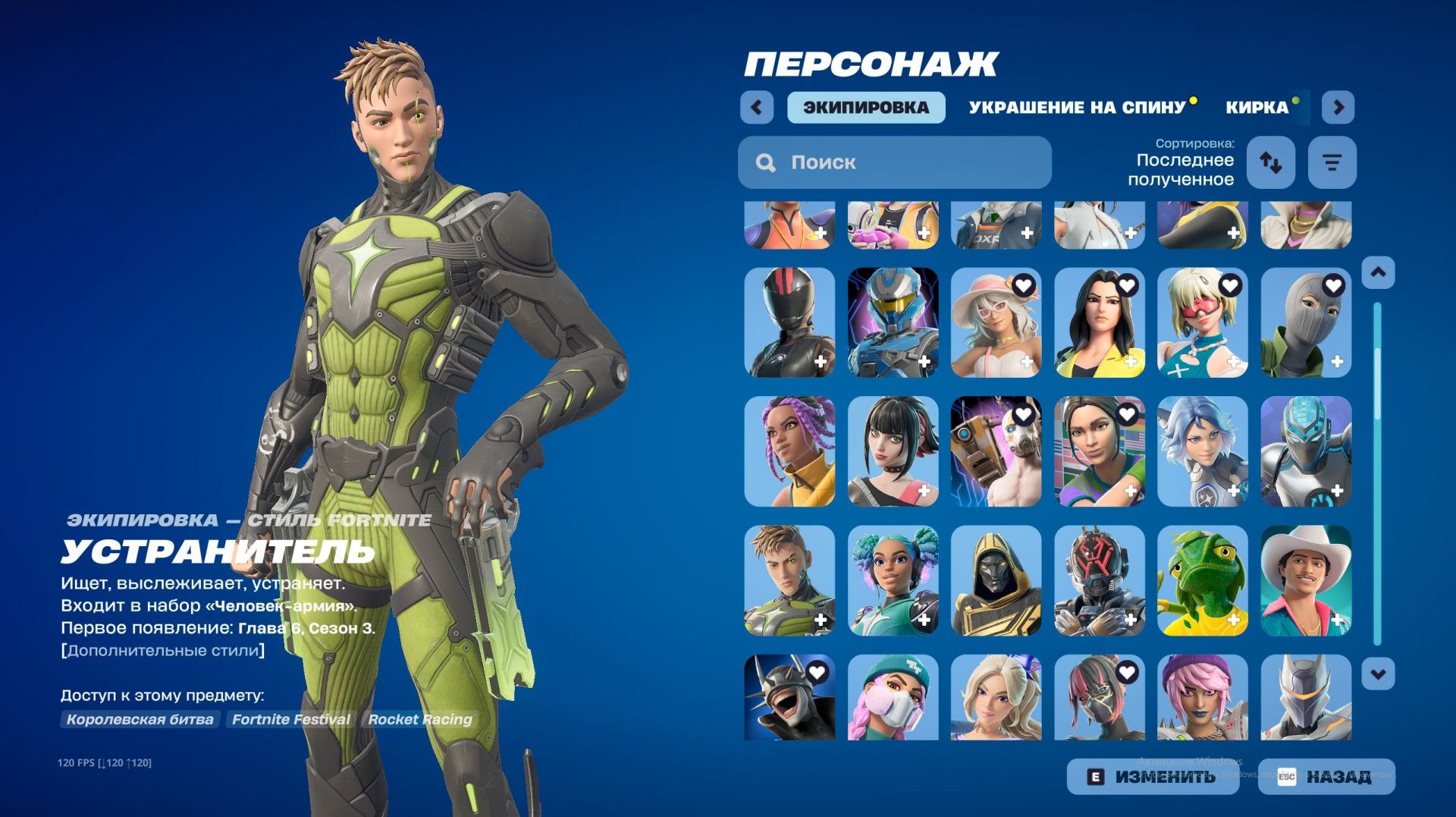Image resolution: width=1456 pixels, height=817 pixels.
Task: Pick the gold hooded mask outfit
Action: [x=996, y=580]
